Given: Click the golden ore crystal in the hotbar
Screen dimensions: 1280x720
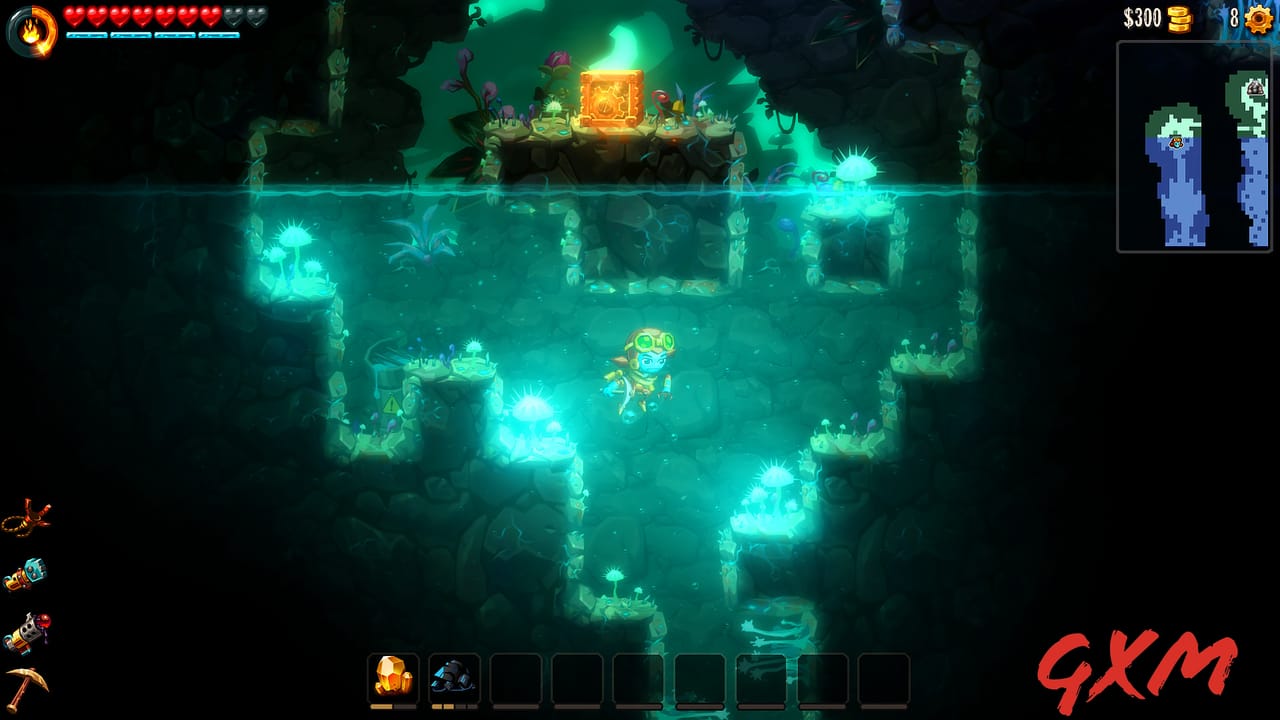Looking at the screenshot, I should [x=395, y=677].
